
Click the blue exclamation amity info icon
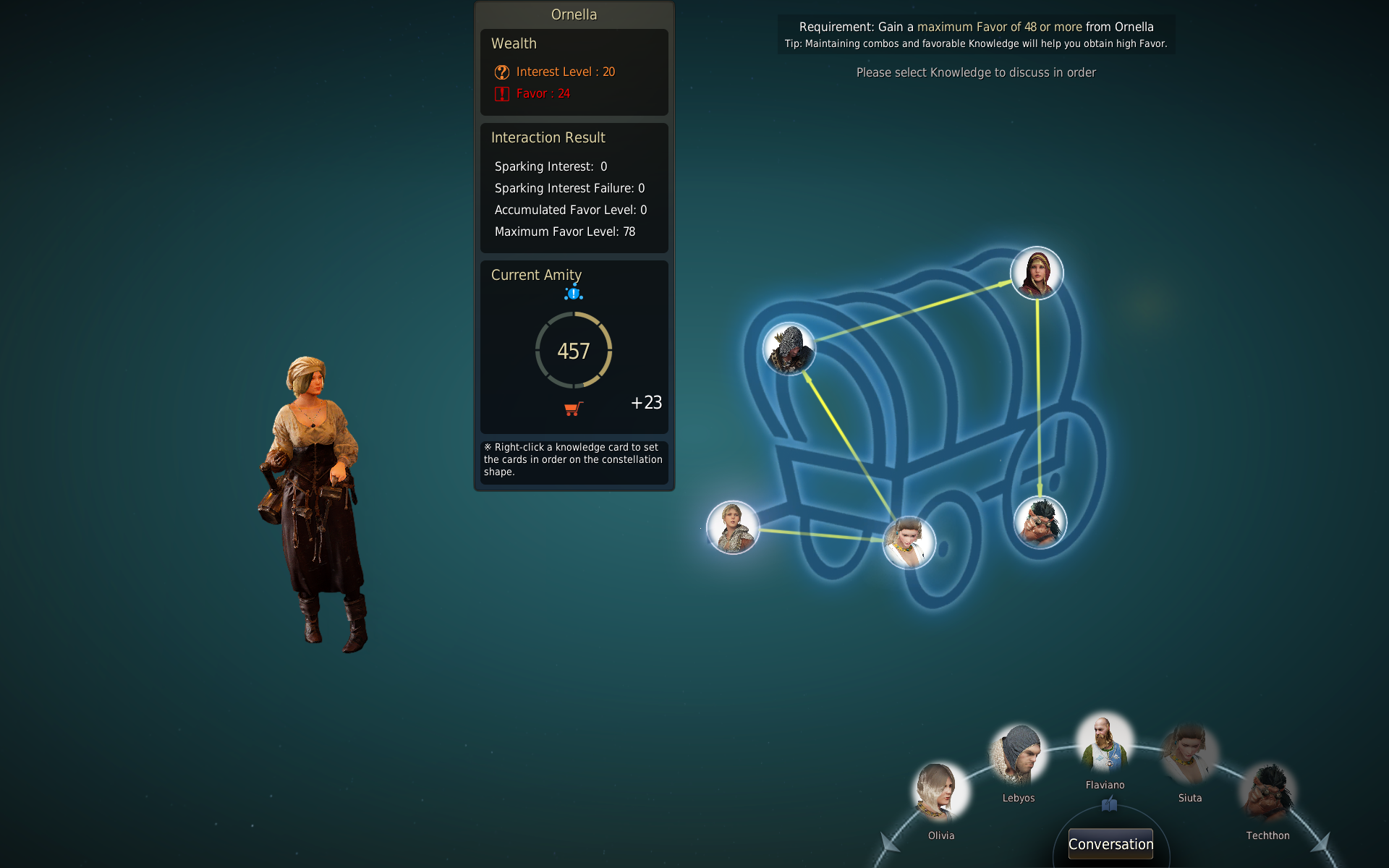tap(574, 293)
